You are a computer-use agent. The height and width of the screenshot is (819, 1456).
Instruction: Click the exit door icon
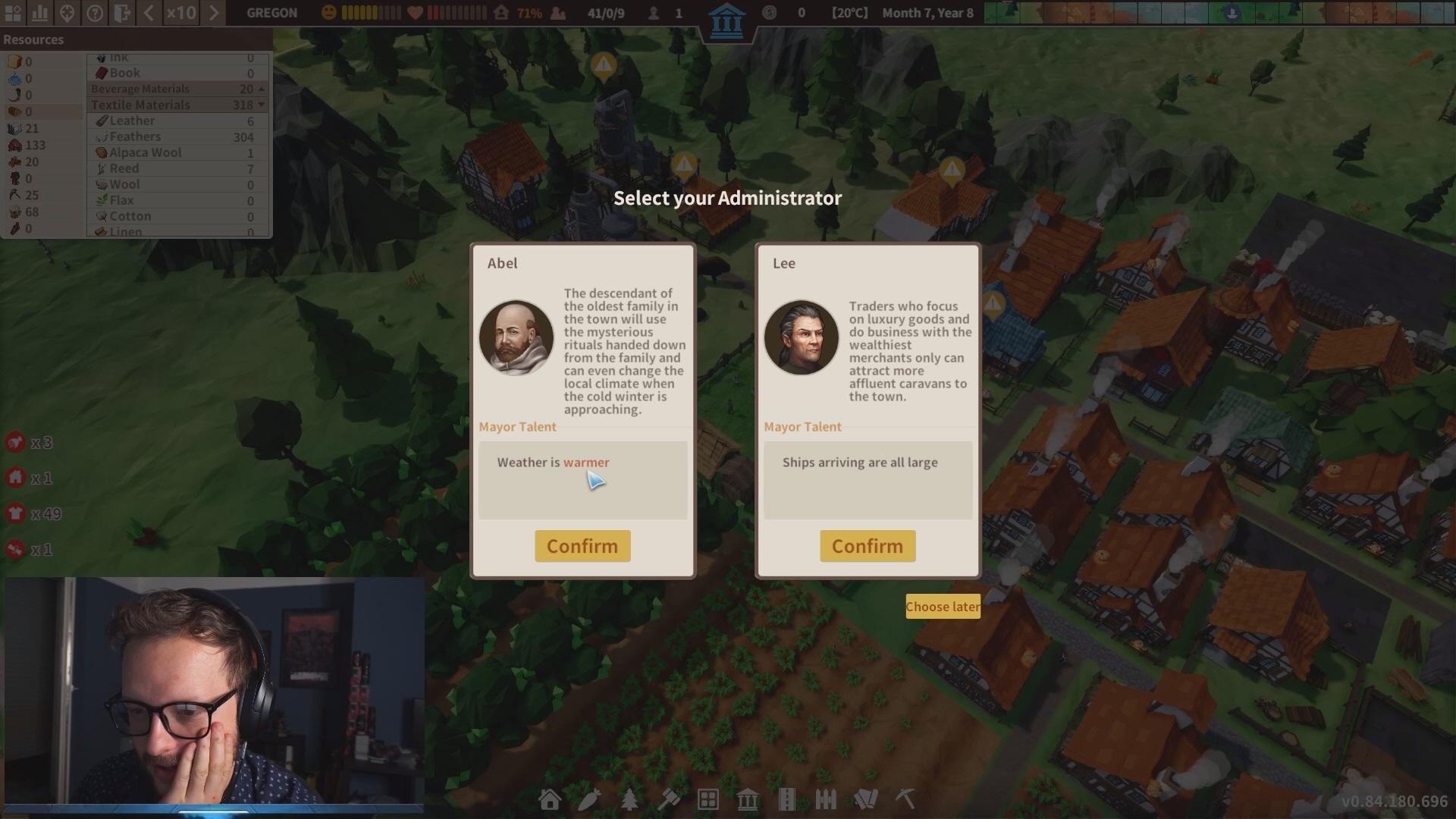[x=121, y=13]
